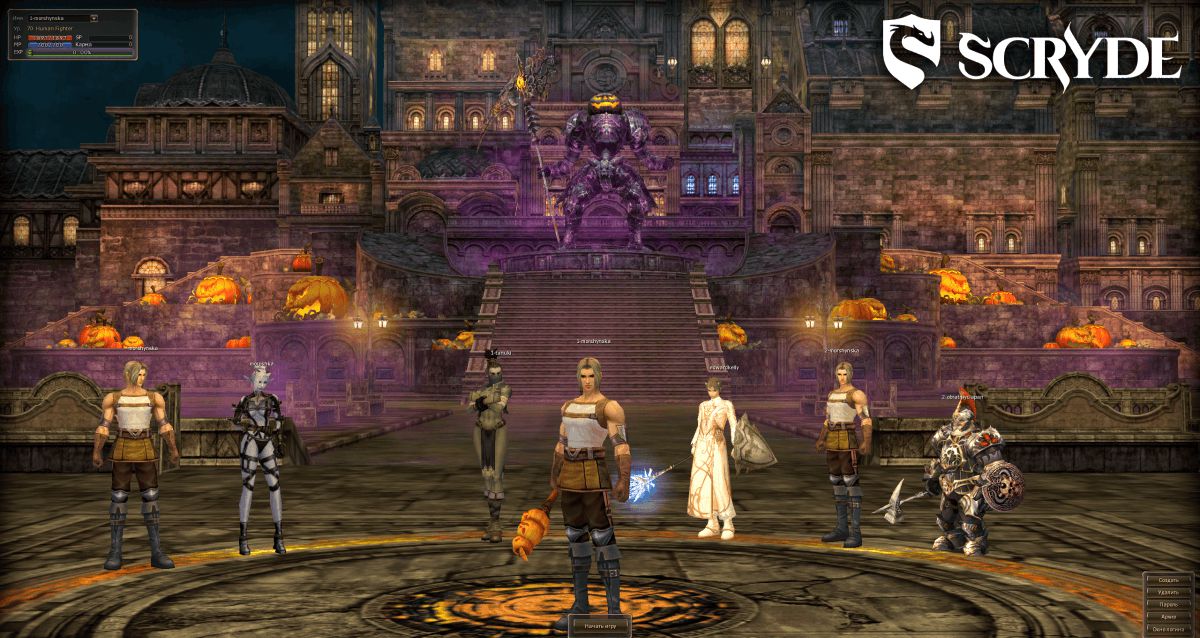Select the character labeled 2-marshynska
This screenshot has width=1200, height=638.
[843, 450]
